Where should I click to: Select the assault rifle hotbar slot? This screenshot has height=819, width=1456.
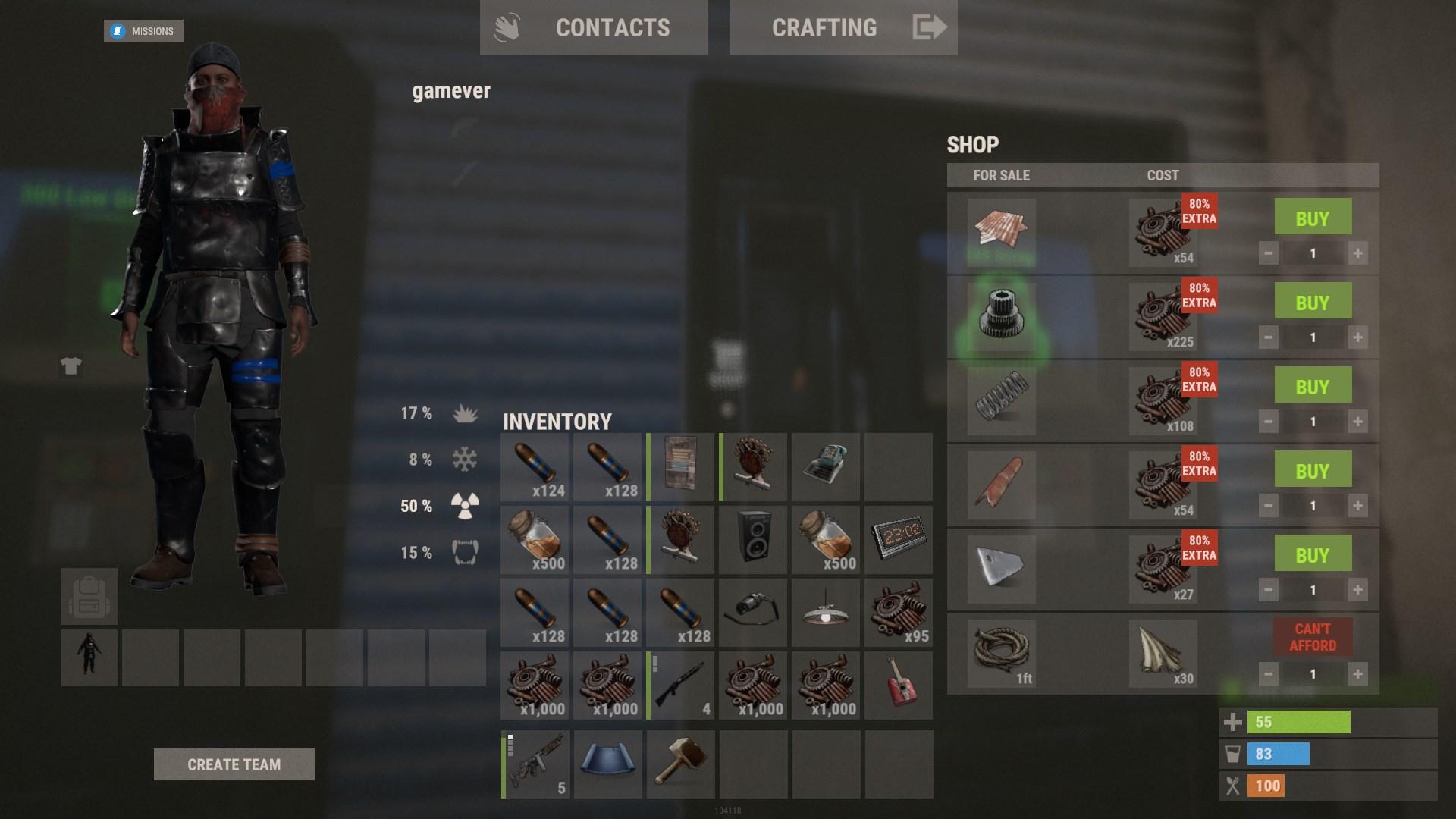pyautogui.click(x=535, y=764)
